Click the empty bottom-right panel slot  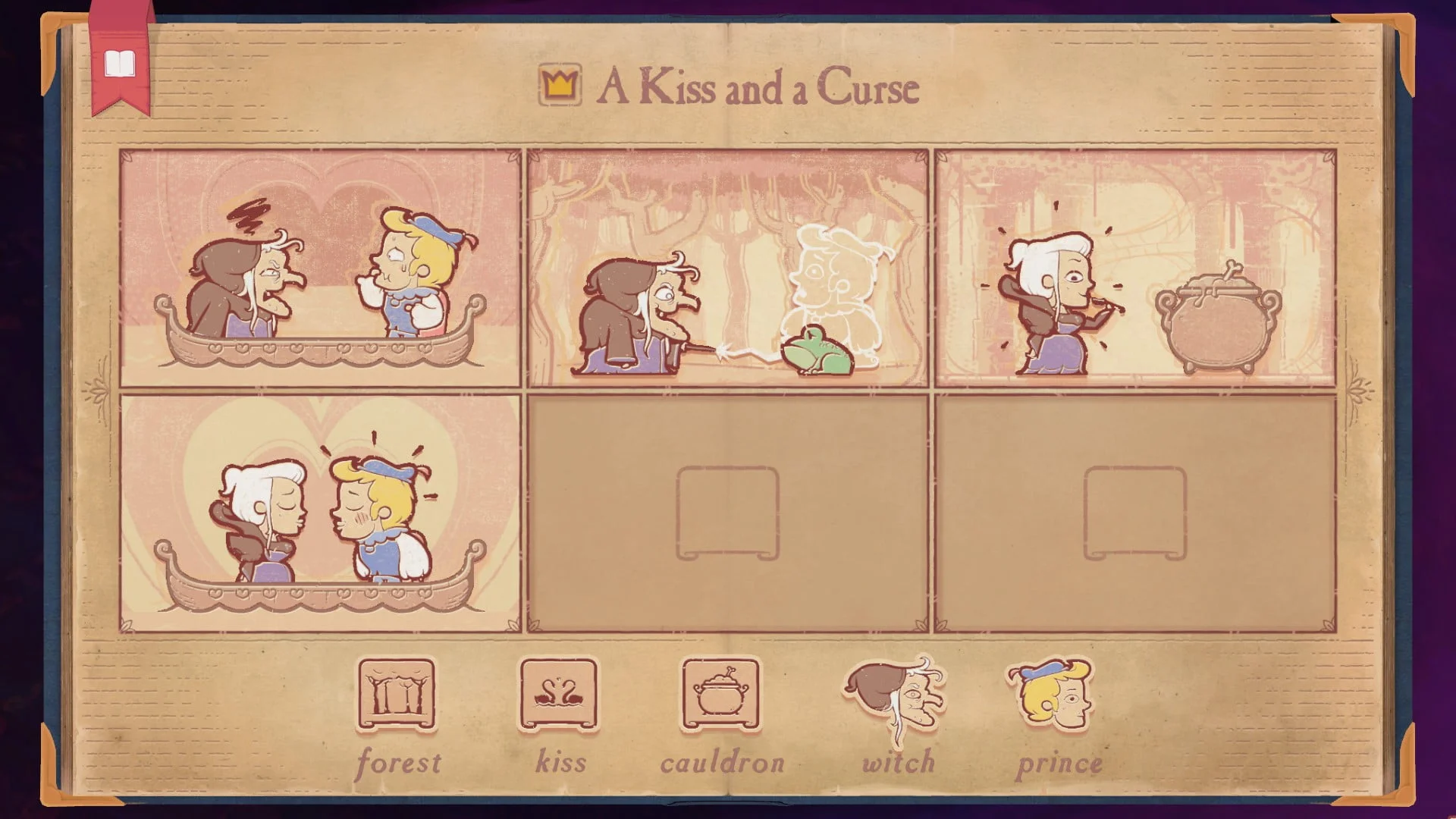(1134, 512)
